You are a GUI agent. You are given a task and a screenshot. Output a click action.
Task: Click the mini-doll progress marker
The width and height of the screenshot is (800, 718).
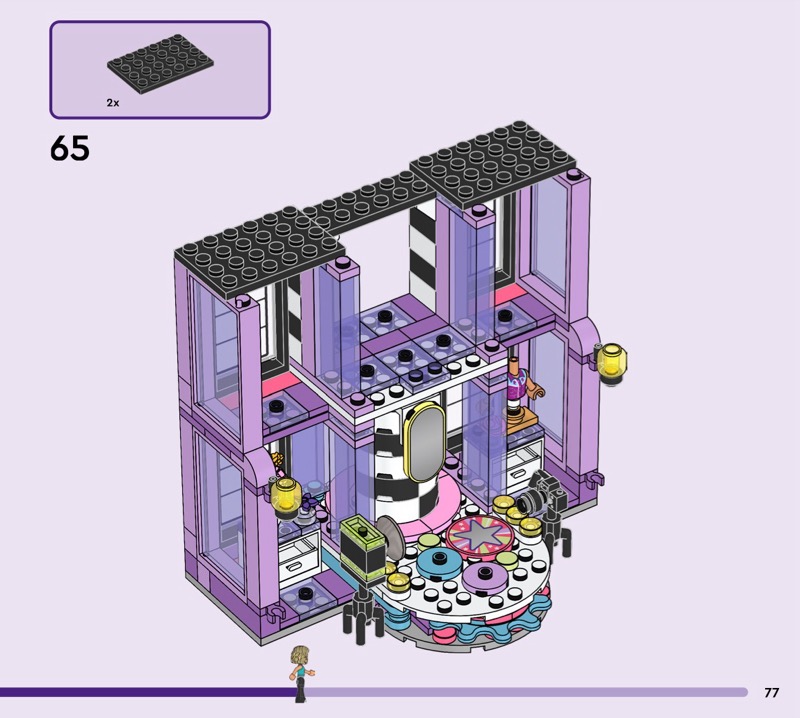298,673
